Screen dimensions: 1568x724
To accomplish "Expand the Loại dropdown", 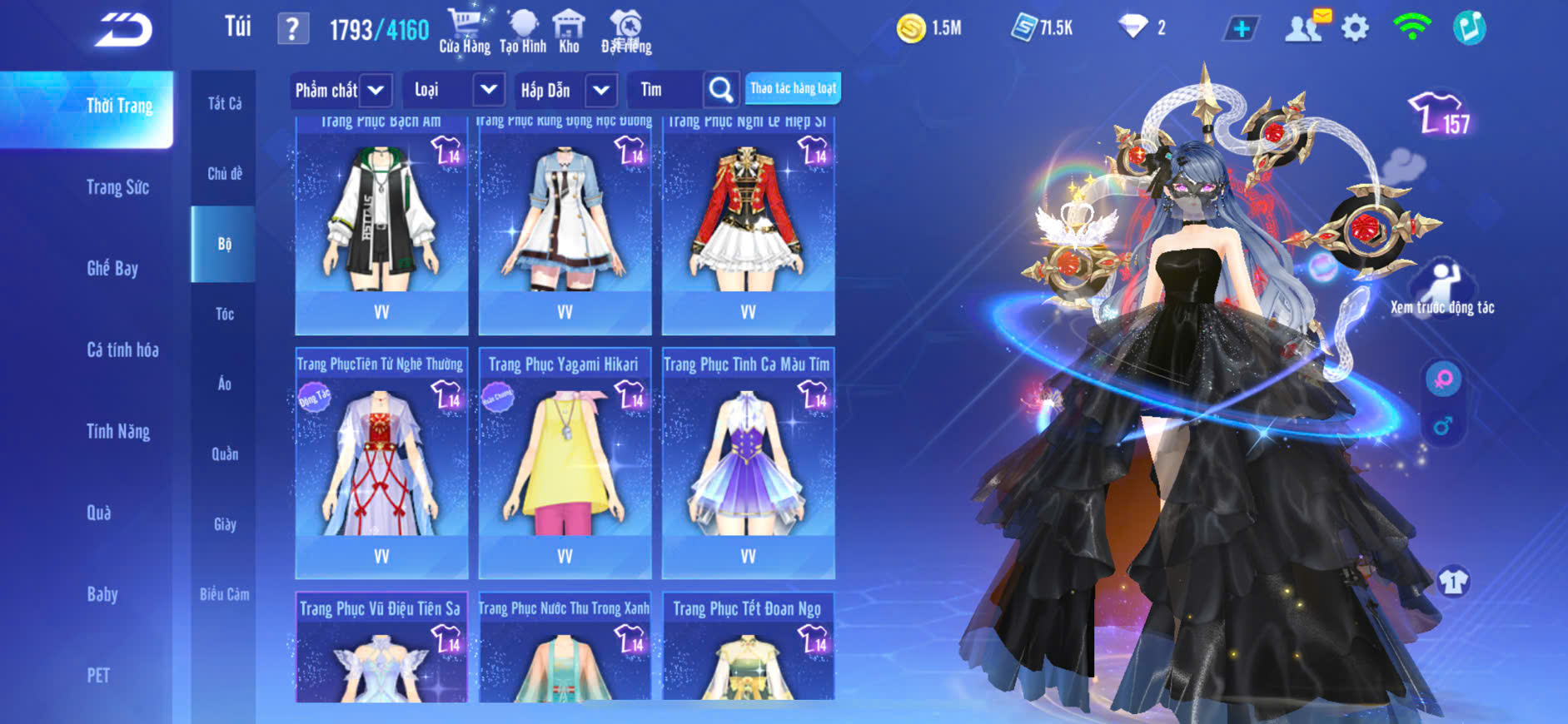I will [488, 90].
